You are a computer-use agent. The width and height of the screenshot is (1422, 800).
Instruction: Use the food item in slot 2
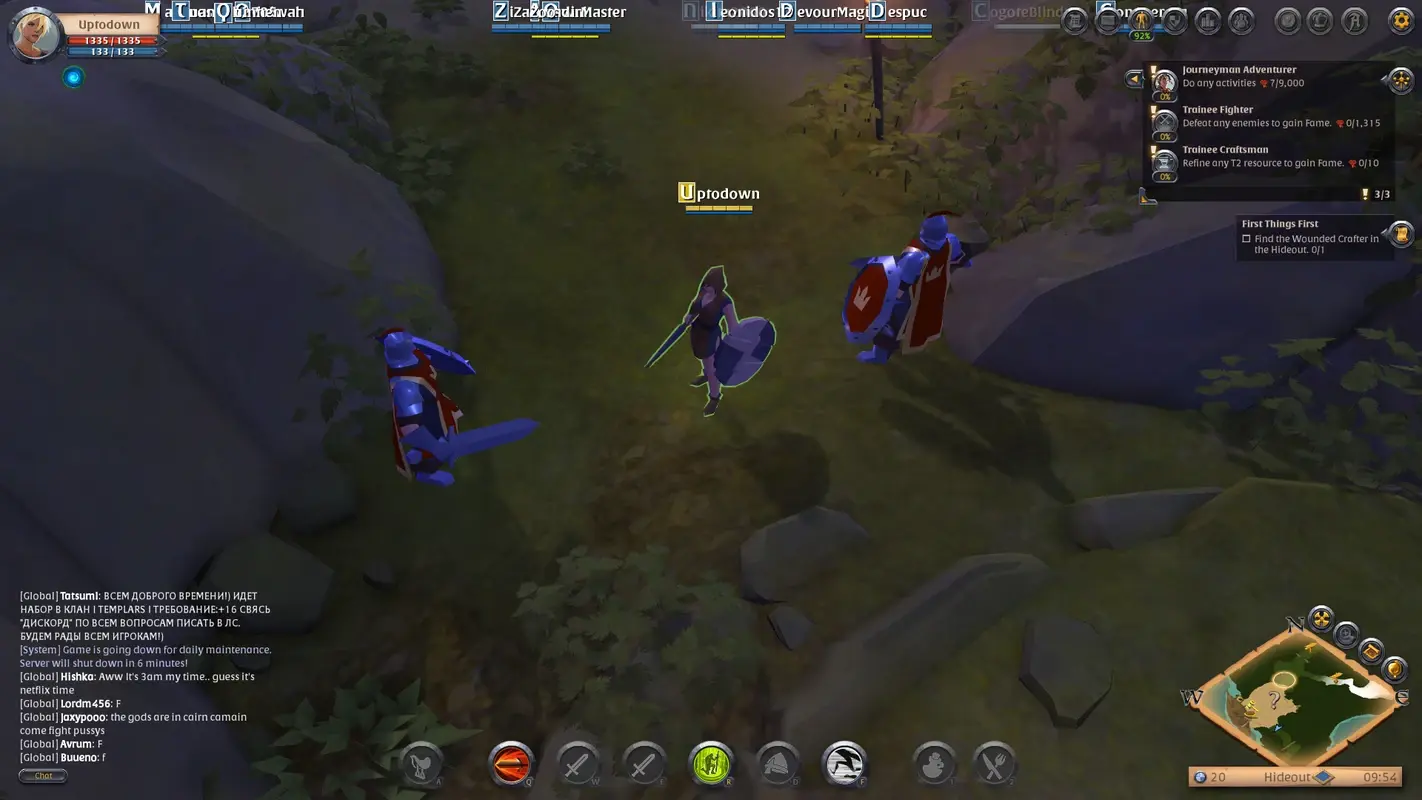coord(993,763)
